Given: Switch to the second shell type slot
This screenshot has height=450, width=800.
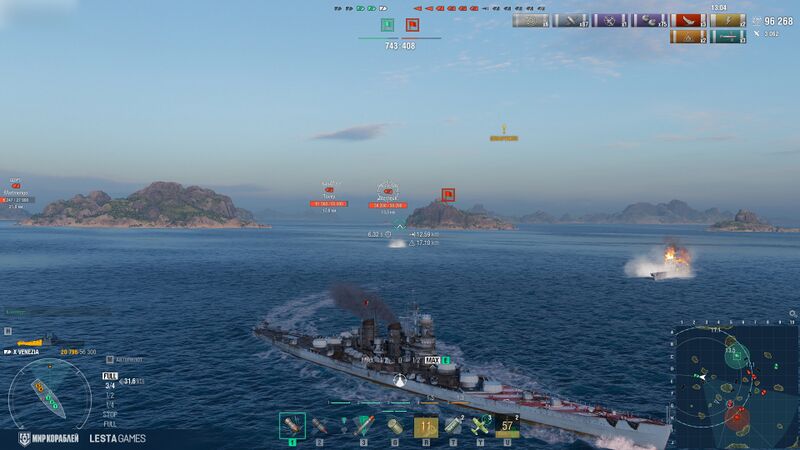Looking at the screenshot, I should [x=320, y=426].
